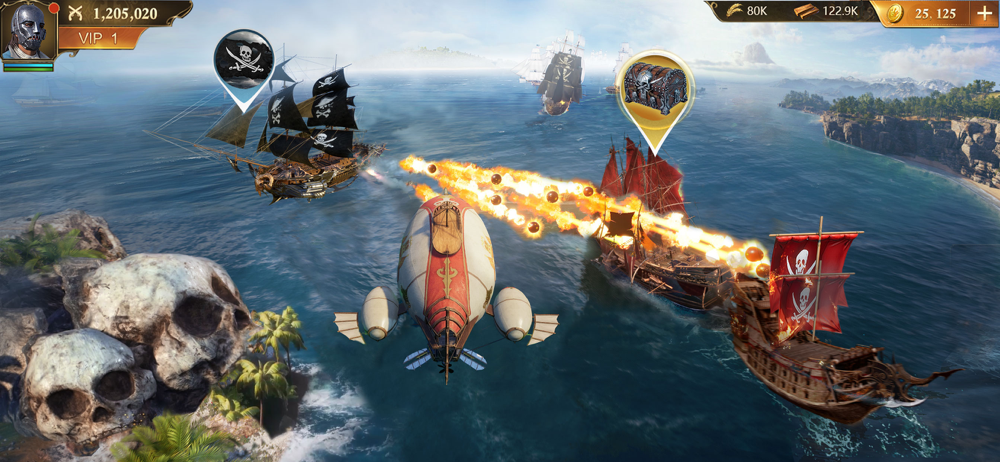Select the pirate flag map marker
This screenshot has width=1000, height=462.
(x=243, y=59)
